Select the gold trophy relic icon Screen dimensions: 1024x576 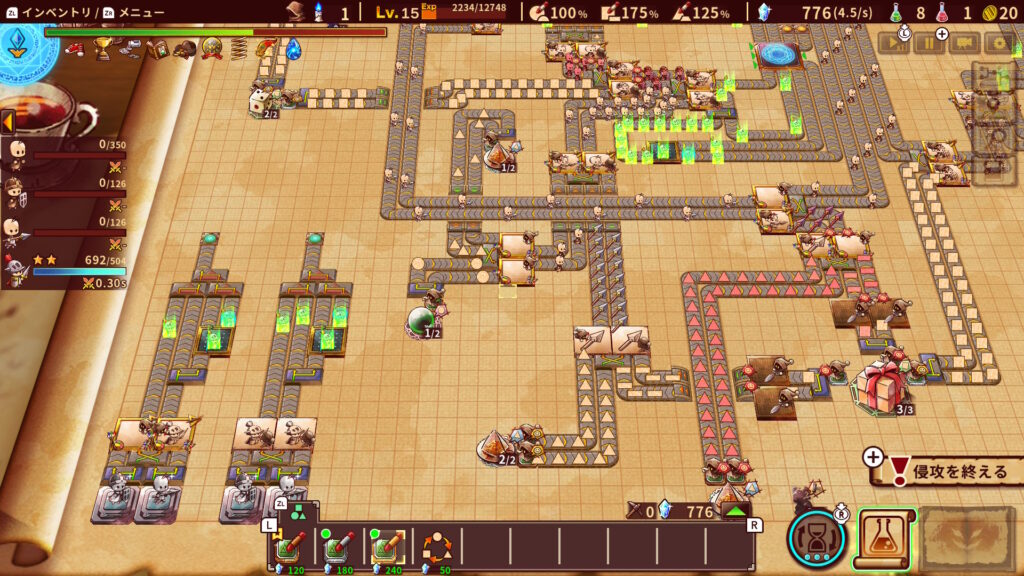click(103, 47)
